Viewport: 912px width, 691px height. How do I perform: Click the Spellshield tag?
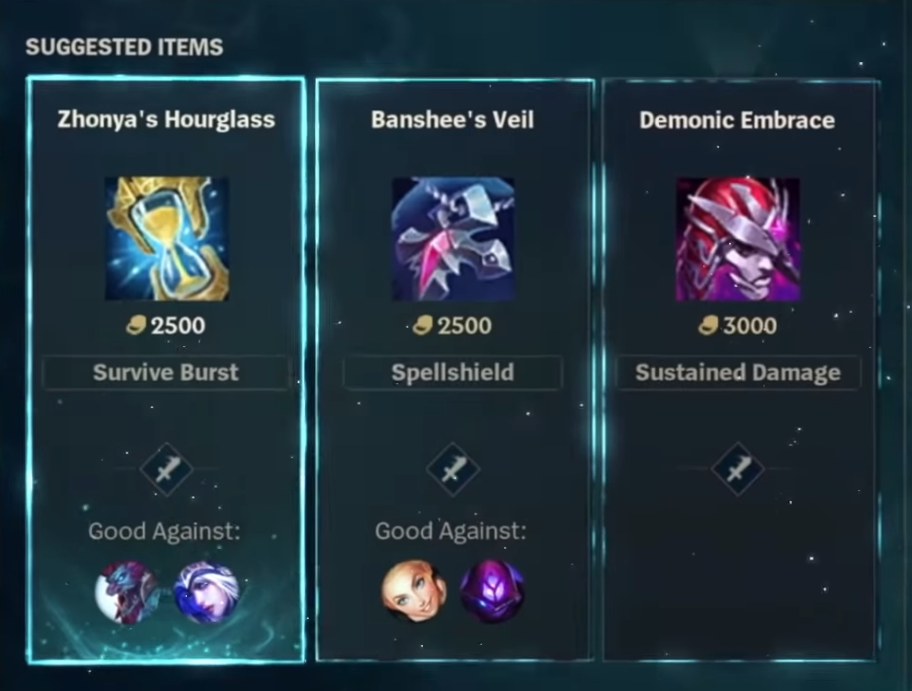tap(452, 373)
